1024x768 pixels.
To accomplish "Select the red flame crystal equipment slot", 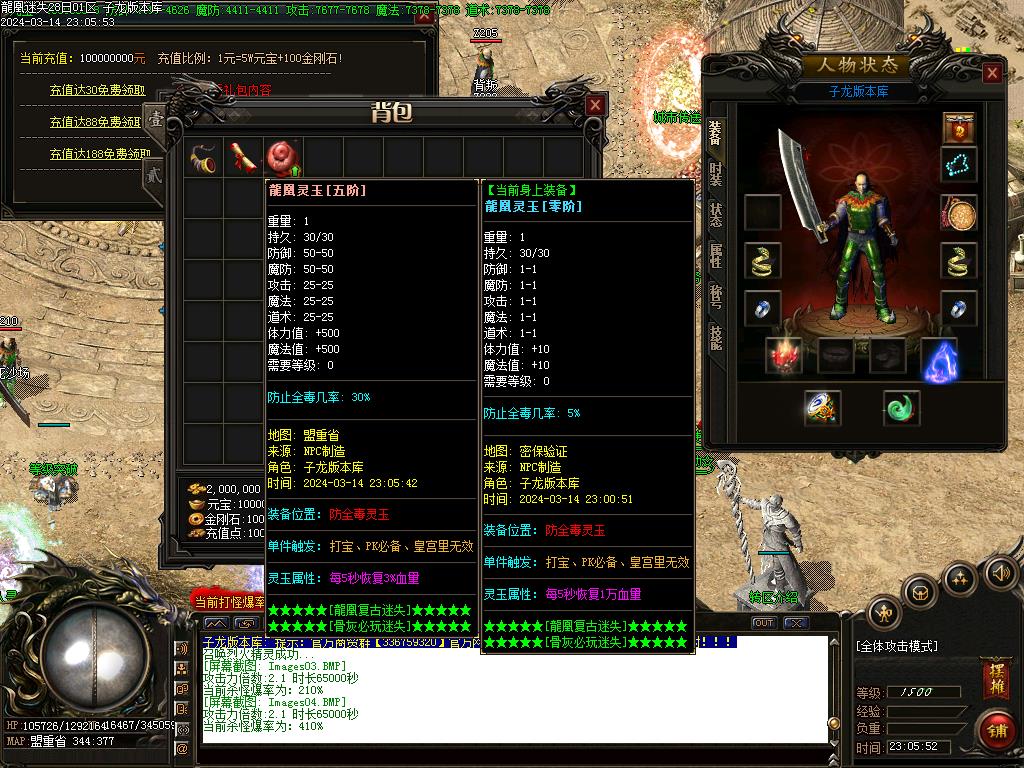I will (783, 357).
